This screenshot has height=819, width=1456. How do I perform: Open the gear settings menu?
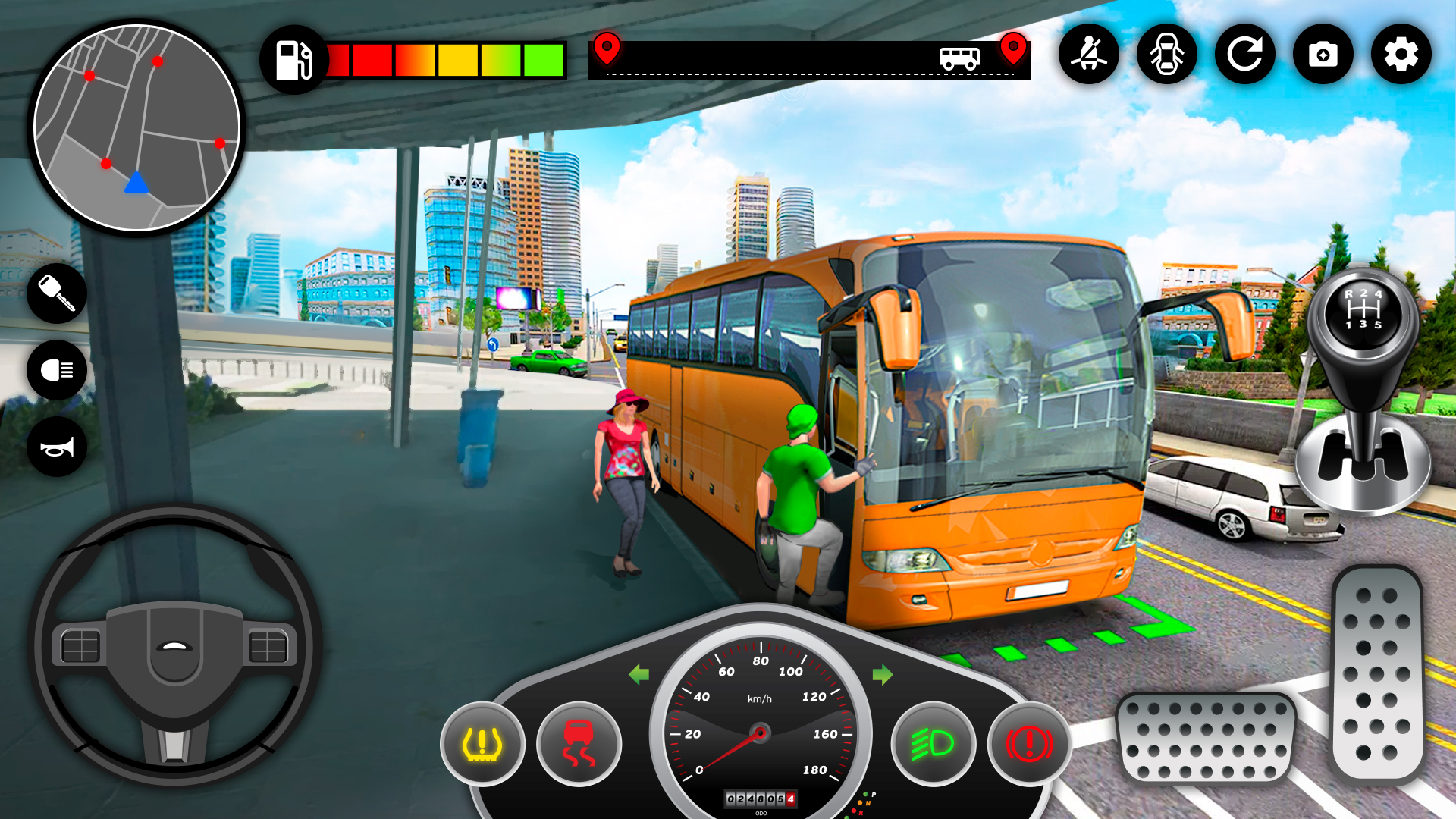[x=1401, y=54]
